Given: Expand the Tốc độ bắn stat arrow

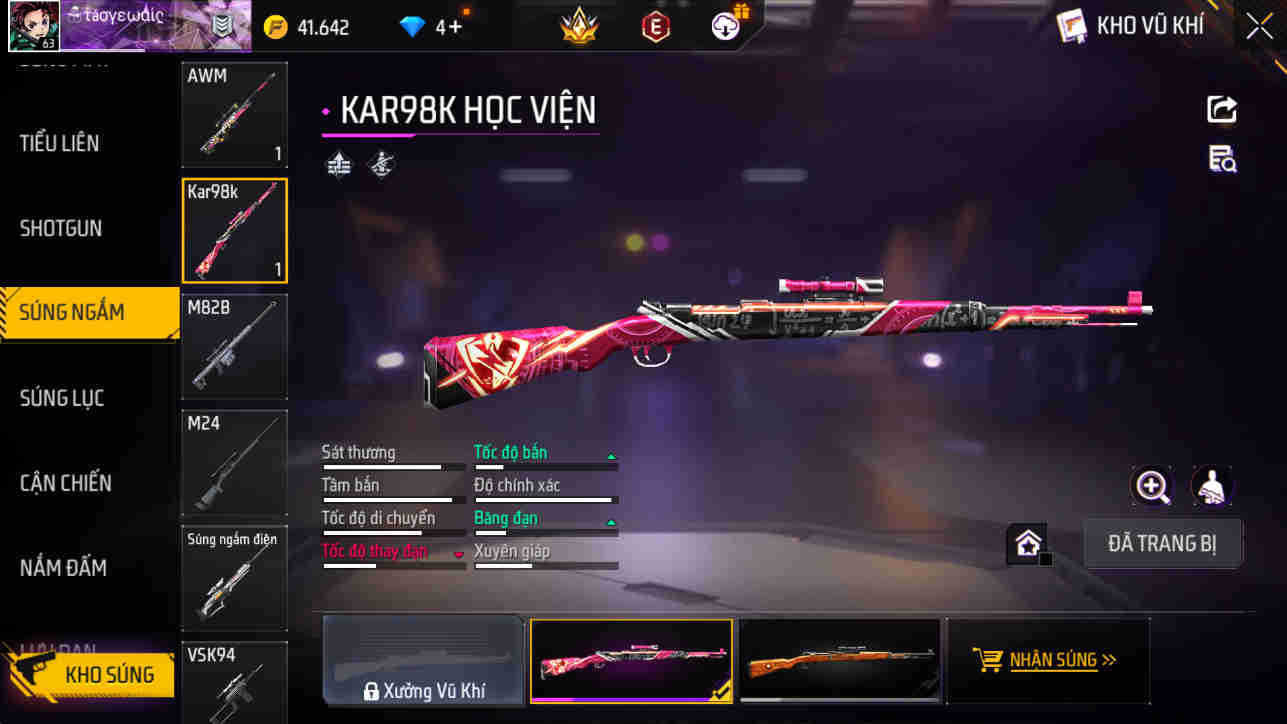Looking at the screenshot, I should pos(610,453).
